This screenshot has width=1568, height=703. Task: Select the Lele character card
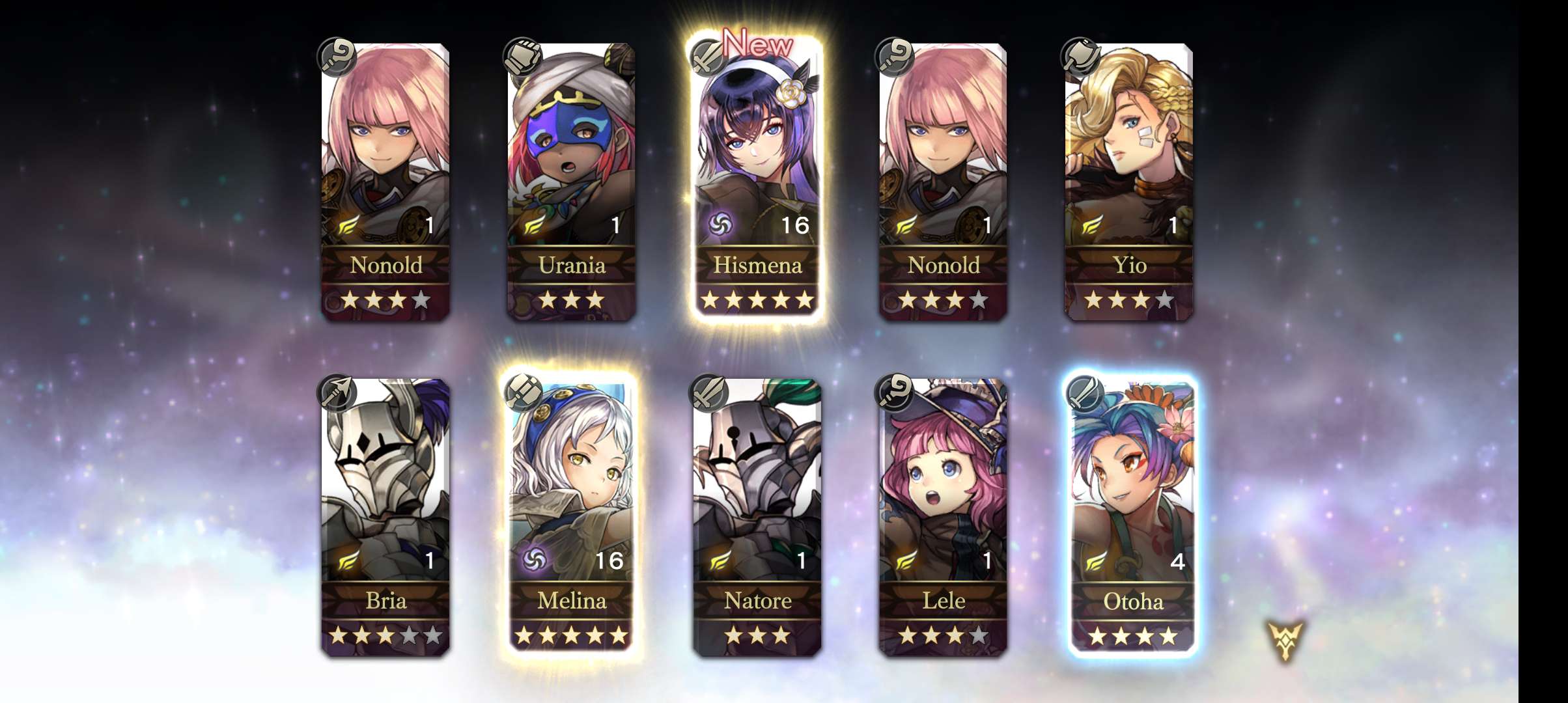point(943,517)
